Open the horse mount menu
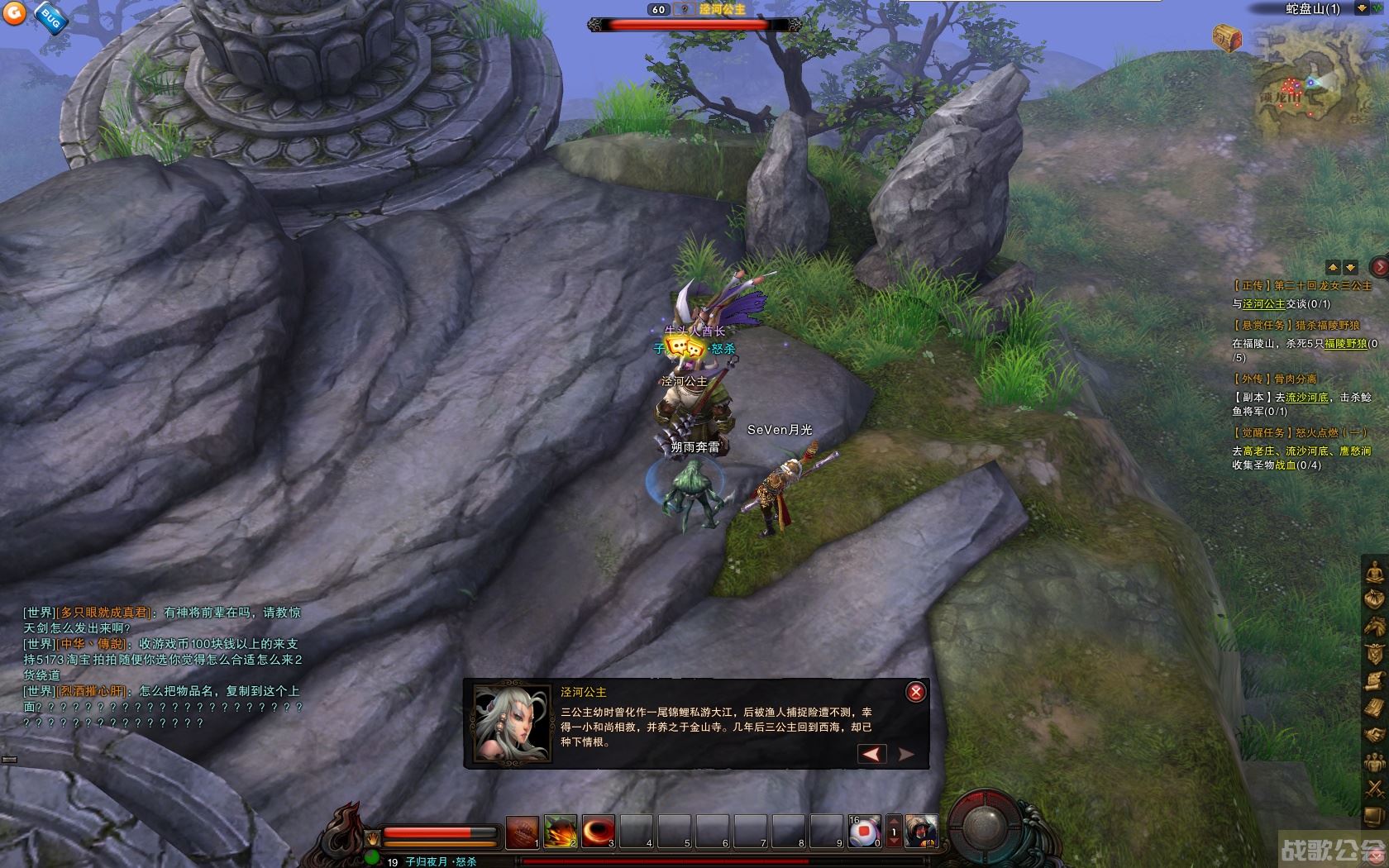The height and width of the screenshot is (868, 1389). [1374, 626]
